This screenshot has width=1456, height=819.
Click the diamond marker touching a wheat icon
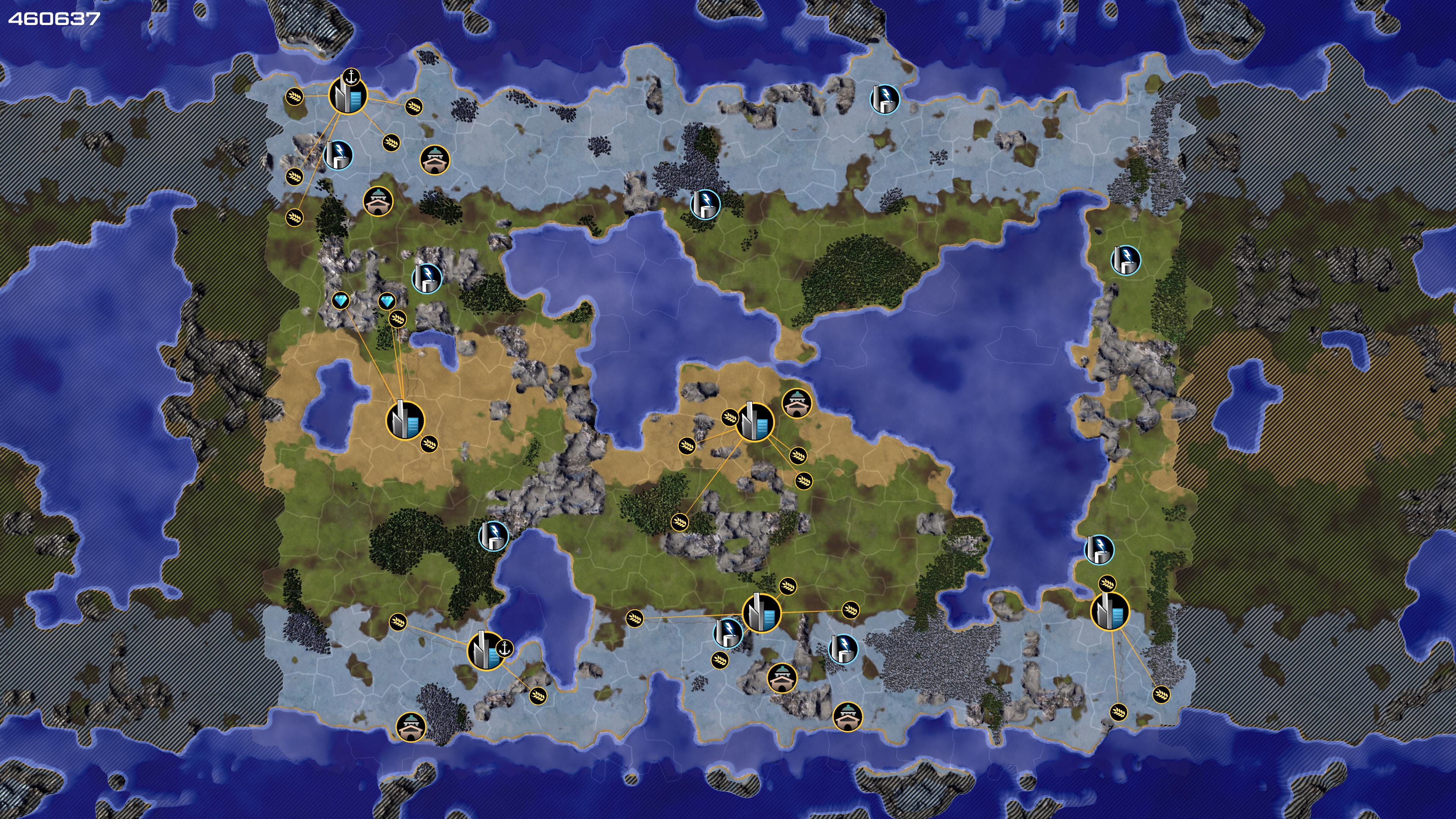point(387,301)
